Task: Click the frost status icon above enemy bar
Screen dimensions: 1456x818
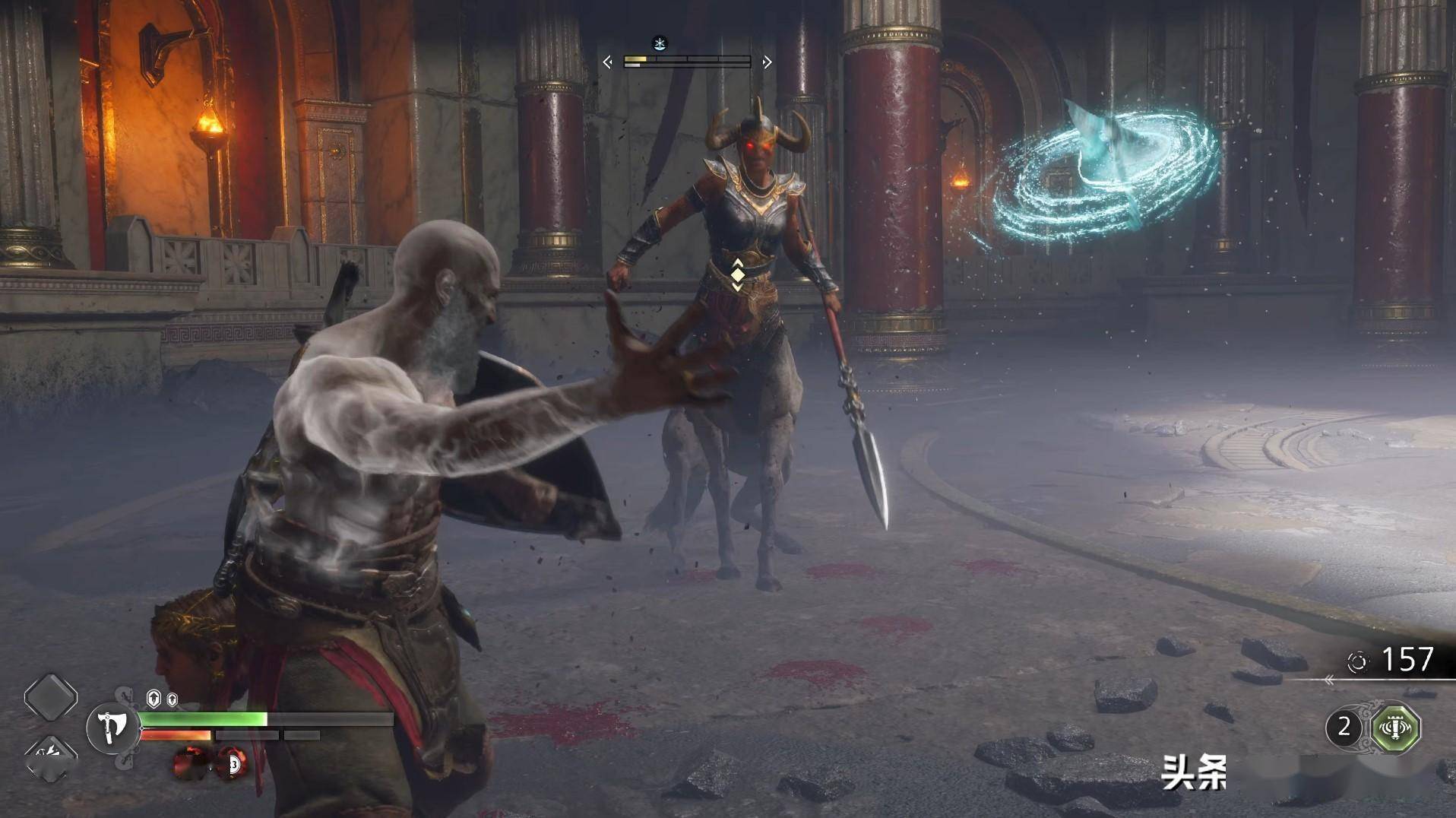Action: coord(660,43)
